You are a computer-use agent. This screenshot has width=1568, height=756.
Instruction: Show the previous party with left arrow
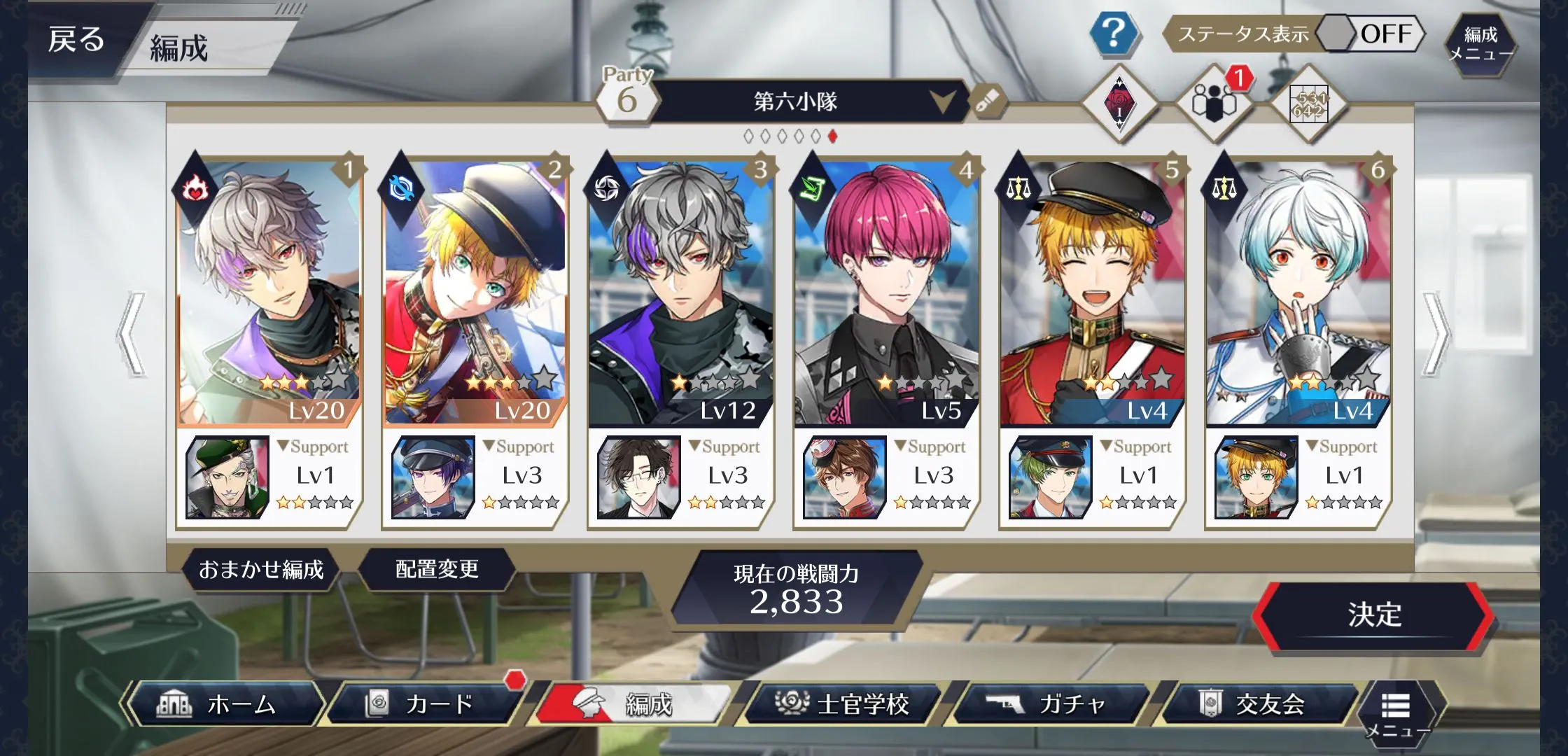[x=132, y=335]
